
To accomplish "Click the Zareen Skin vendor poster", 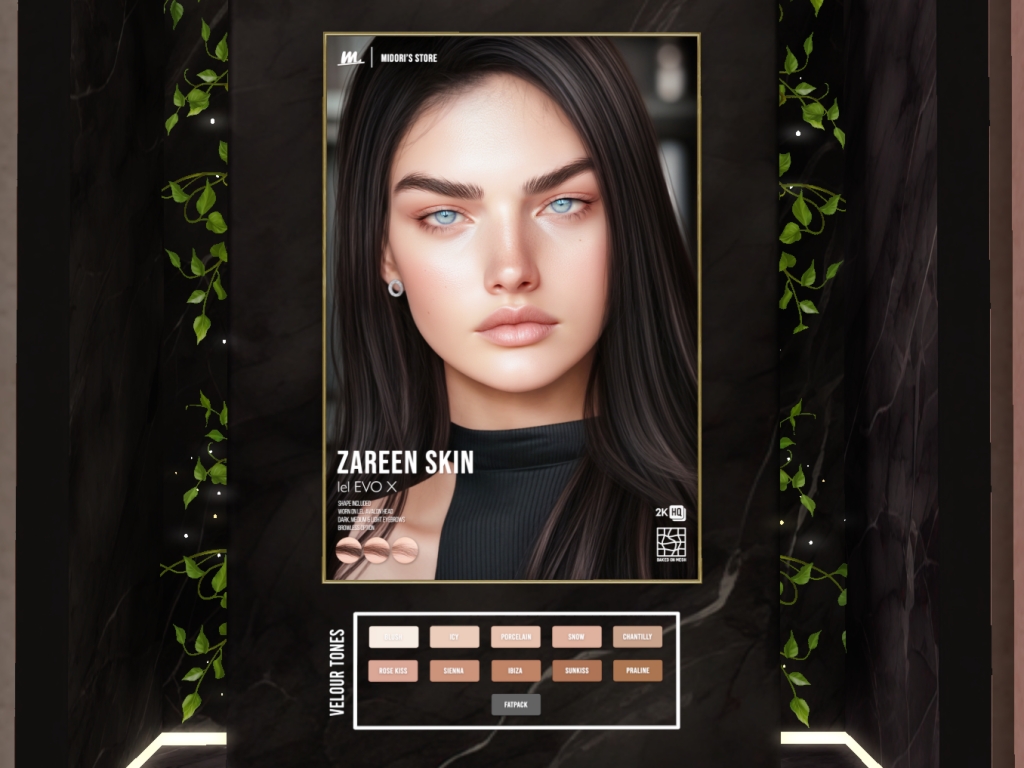I will pyautogui.click(x=512, y=307).
